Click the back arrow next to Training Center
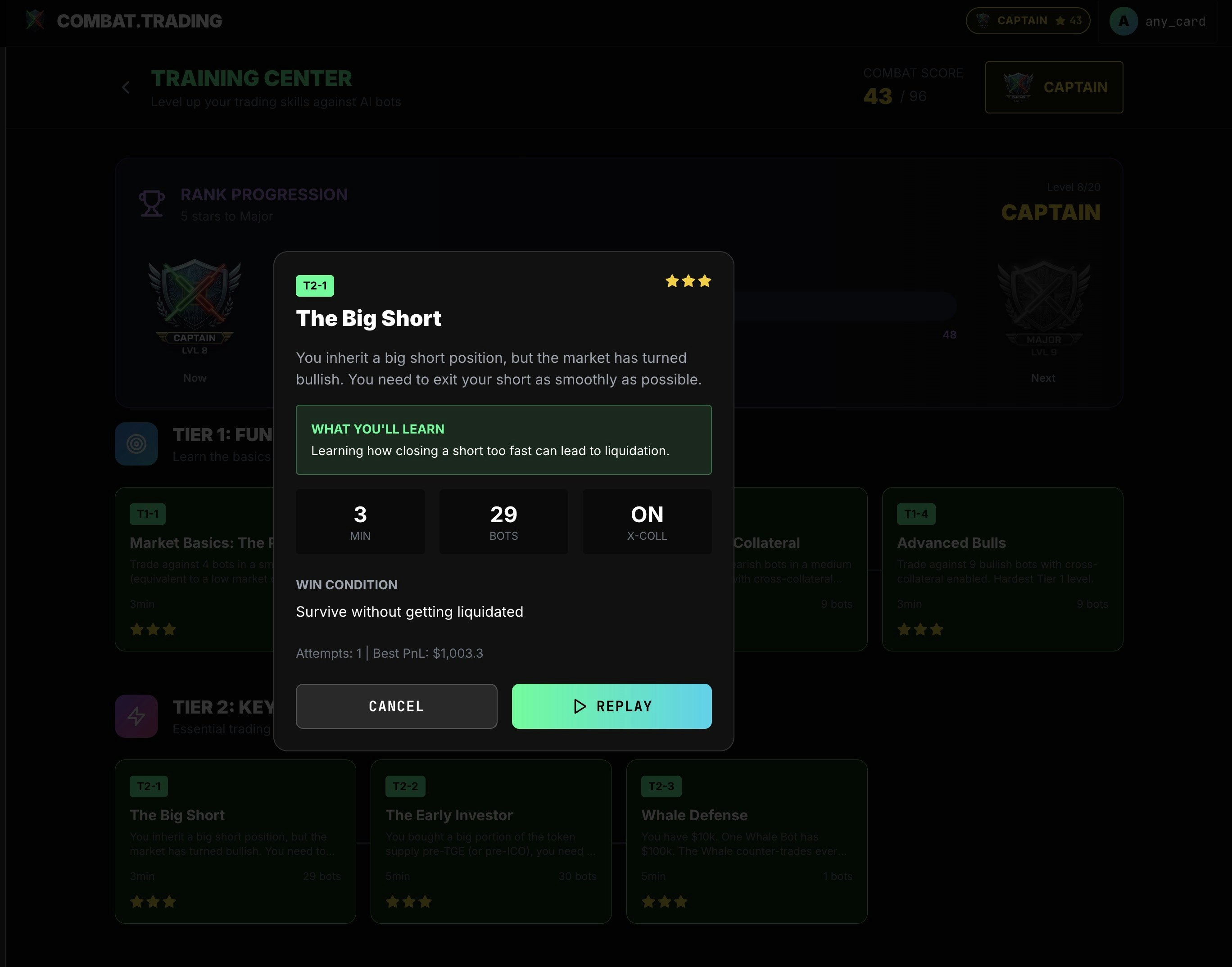This screenshot has height=967, width=1232. click(x=125, y=88)
